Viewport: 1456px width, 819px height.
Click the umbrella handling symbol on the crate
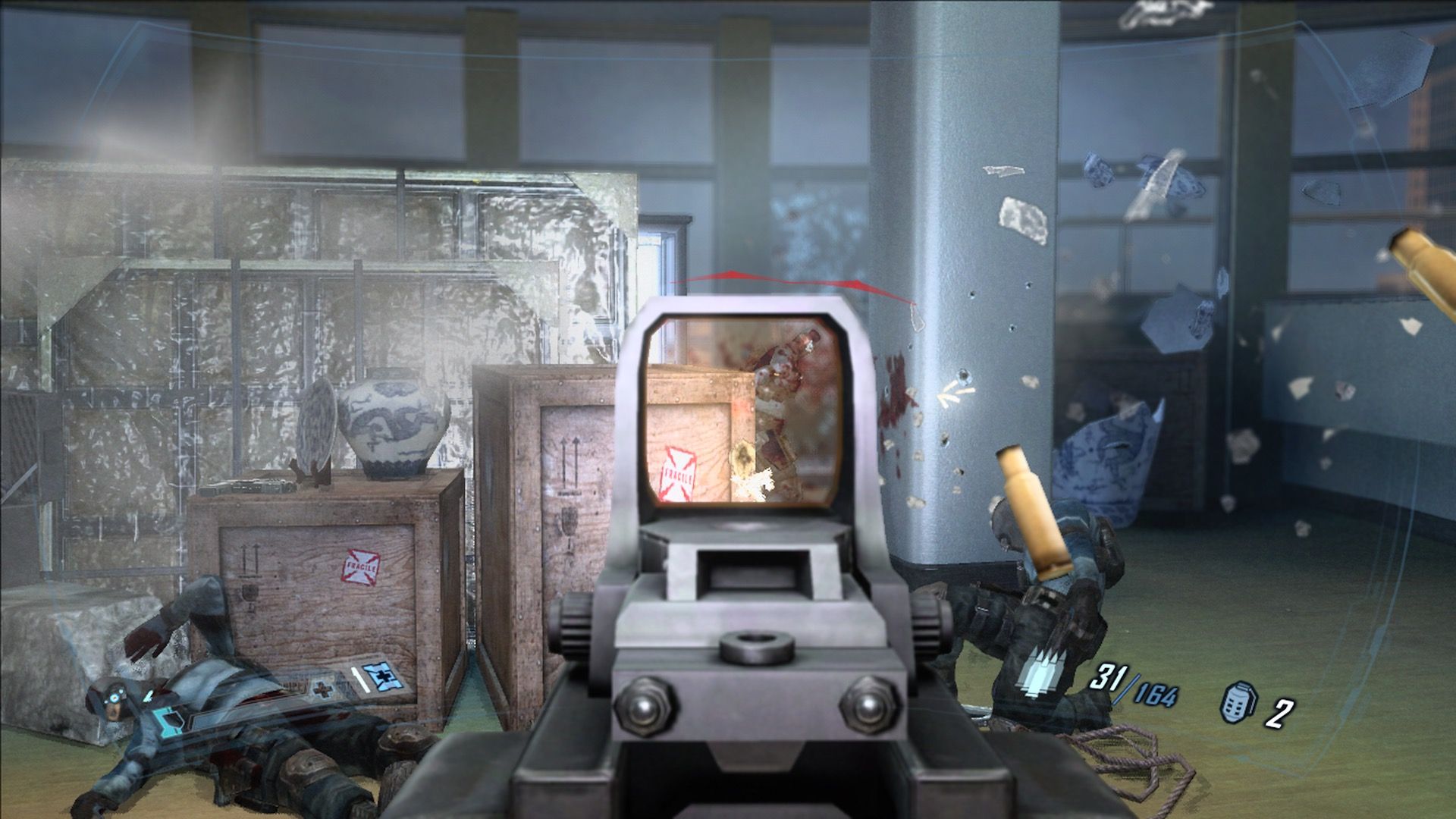coord(570,523)
